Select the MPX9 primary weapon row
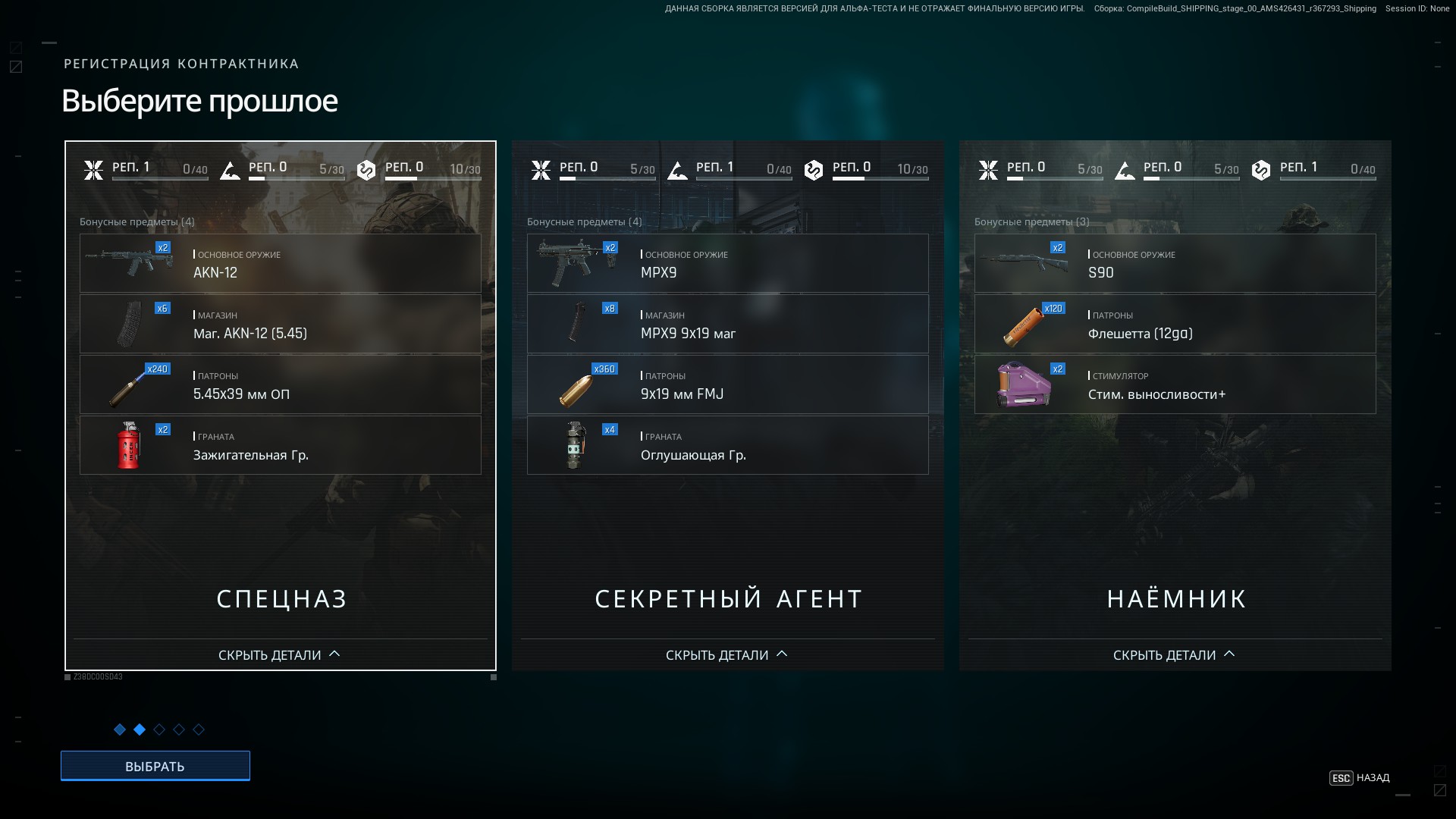The image size is (1456, 819). [728, 263]
